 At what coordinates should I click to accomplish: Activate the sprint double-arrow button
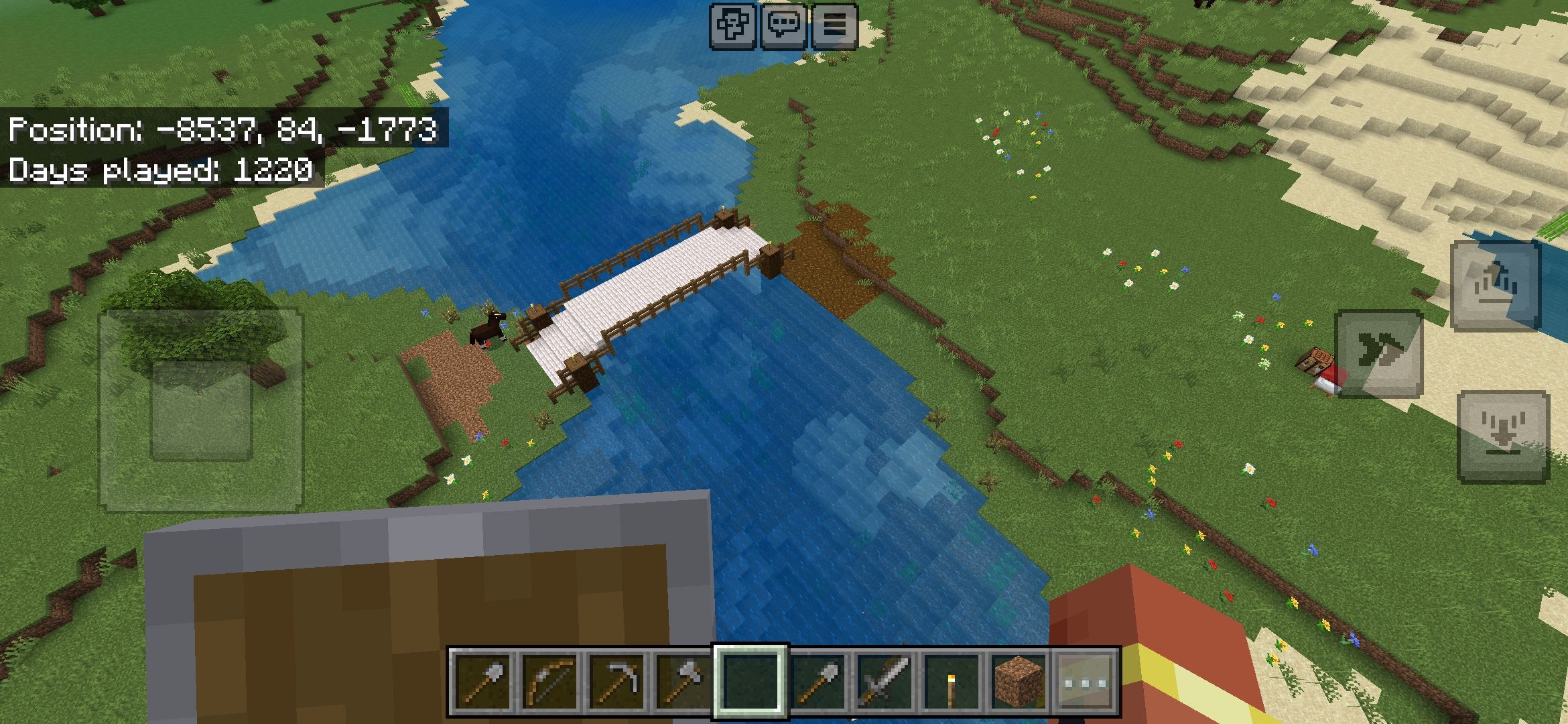(x=1379, y=353)
